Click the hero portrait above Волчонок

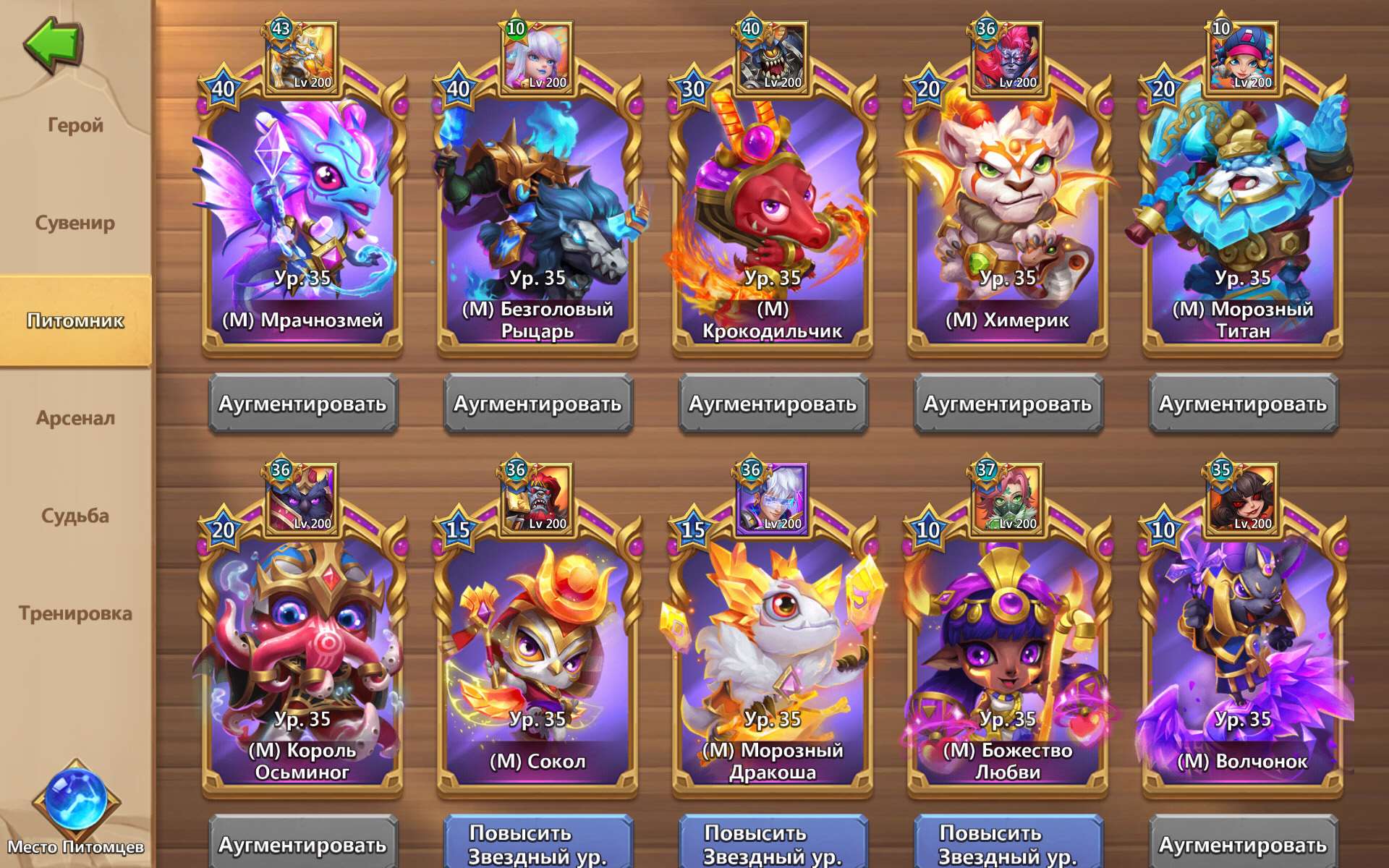tap(1241, 499)
